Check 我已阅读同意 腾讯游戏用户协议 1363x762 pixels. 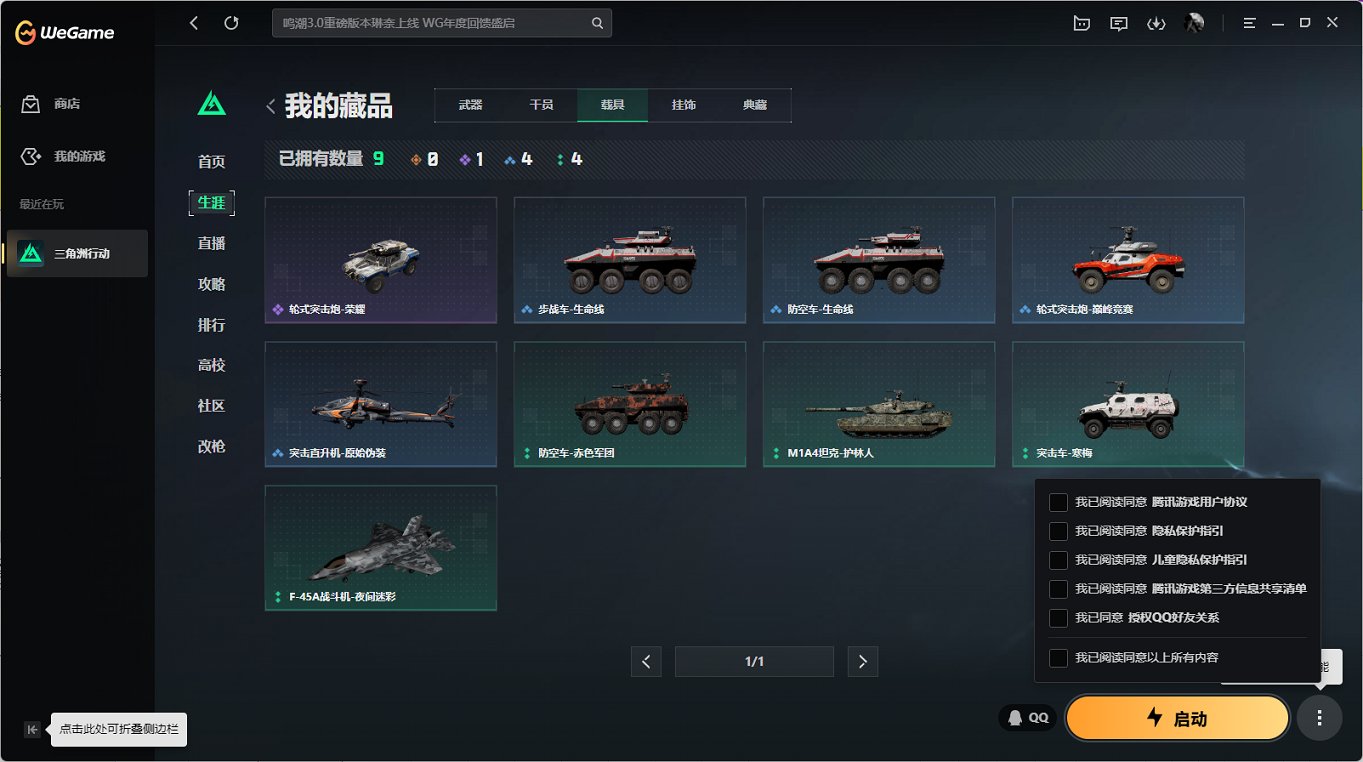coord(1058,502)
